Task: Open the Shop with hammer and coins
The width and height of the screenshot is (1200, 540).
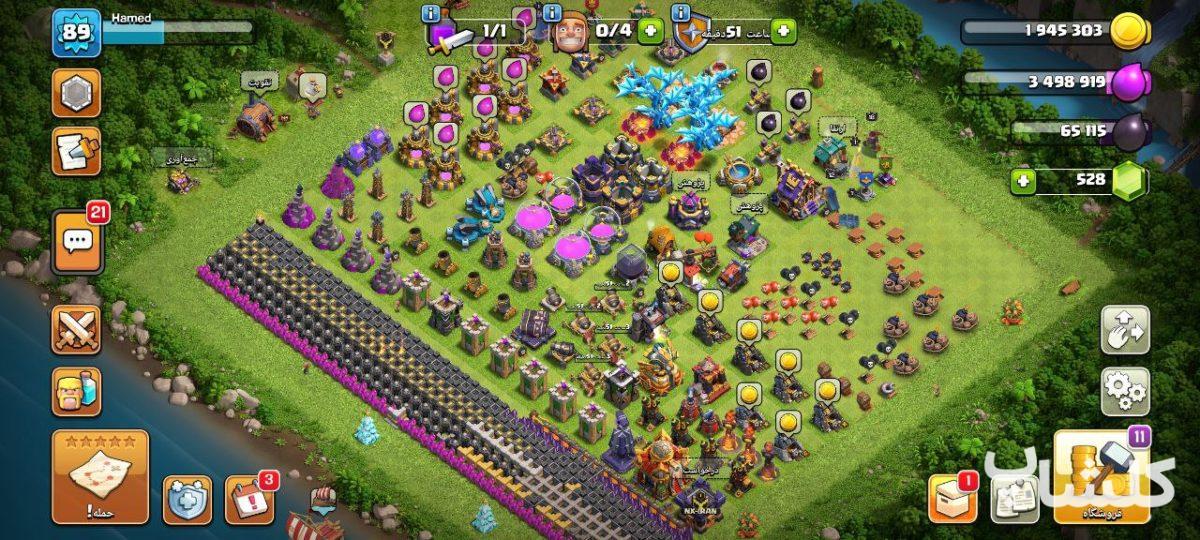Action: pos(1101,477)
